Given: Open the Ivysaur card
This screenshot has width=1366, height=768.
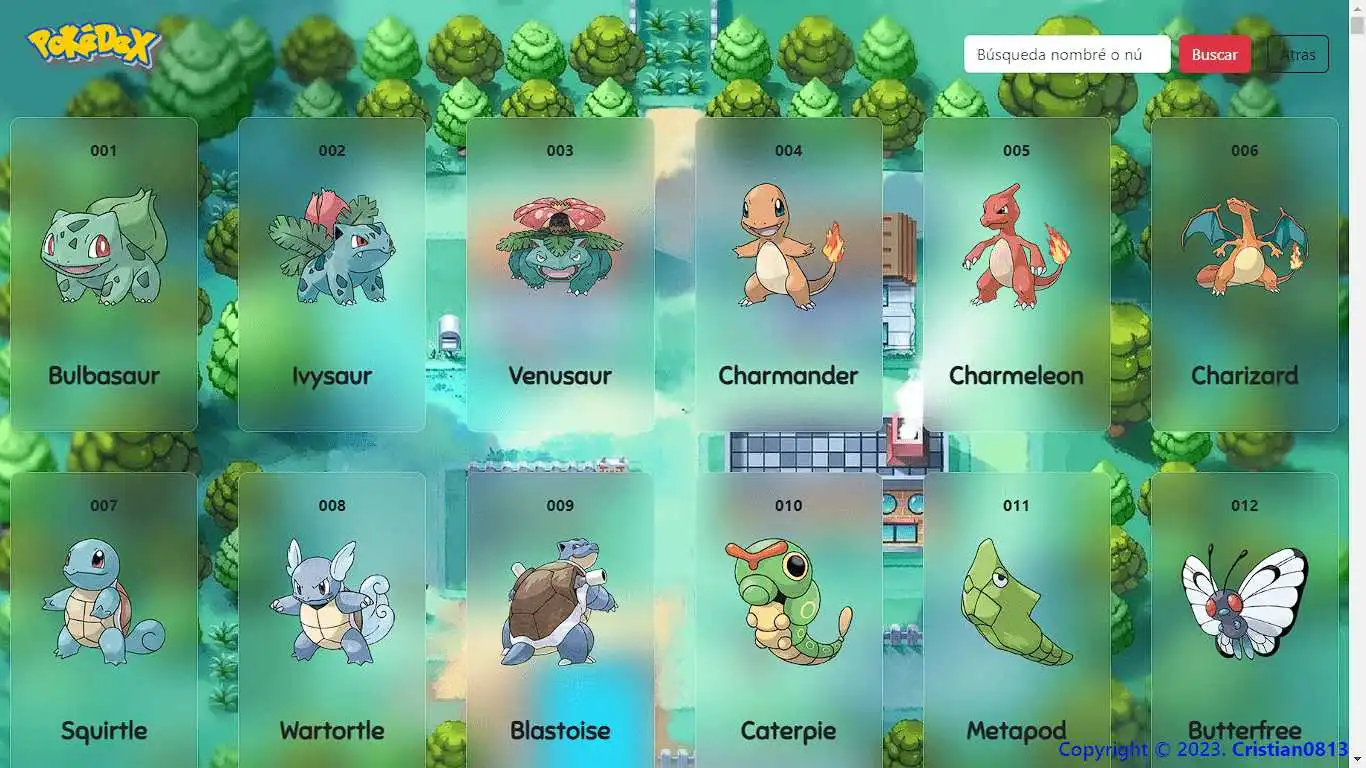Looking at the screenshot, I should [x=332, y=273].
